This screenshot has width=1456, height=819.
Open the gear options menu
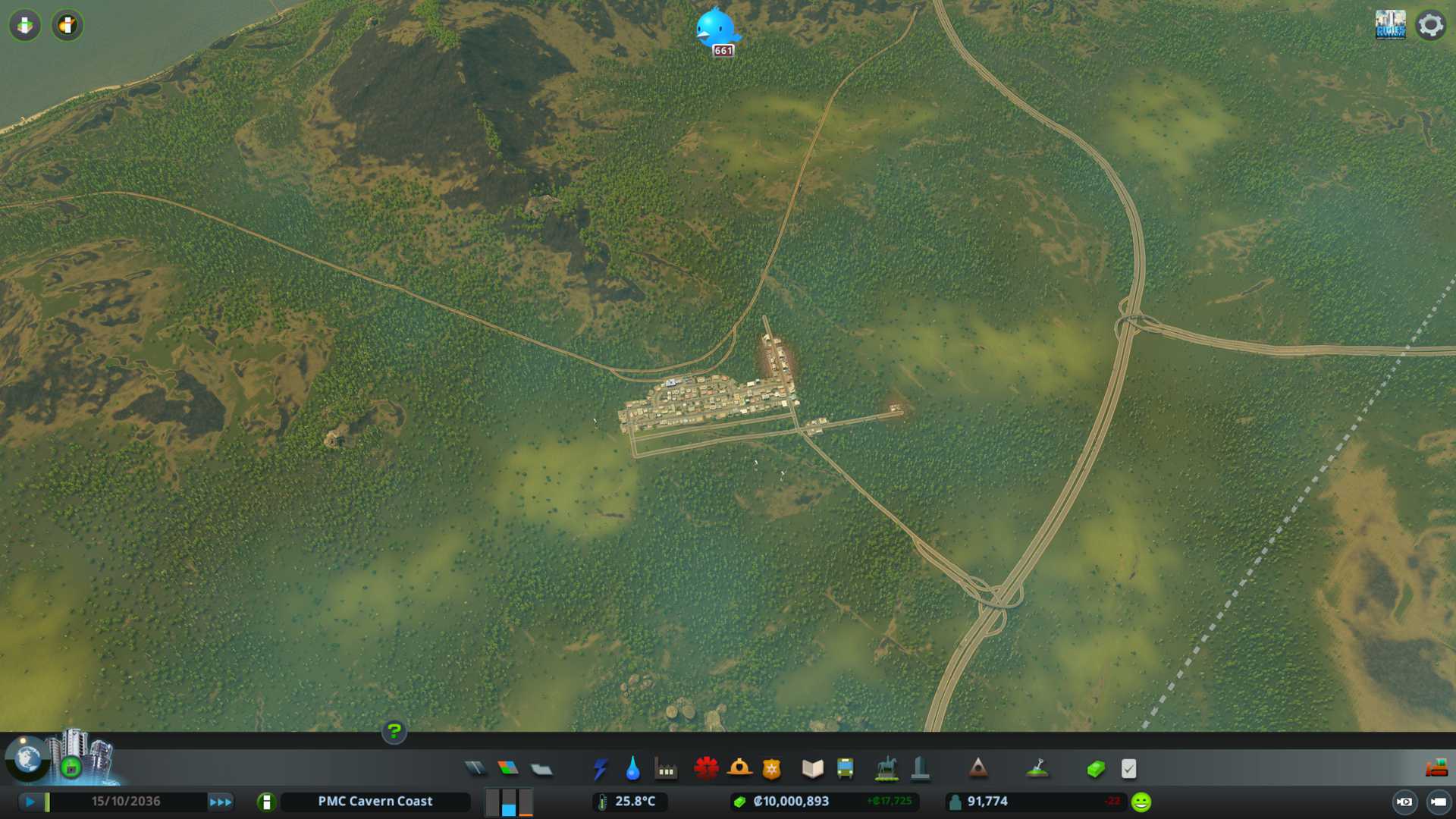(x=1430, y=25)
